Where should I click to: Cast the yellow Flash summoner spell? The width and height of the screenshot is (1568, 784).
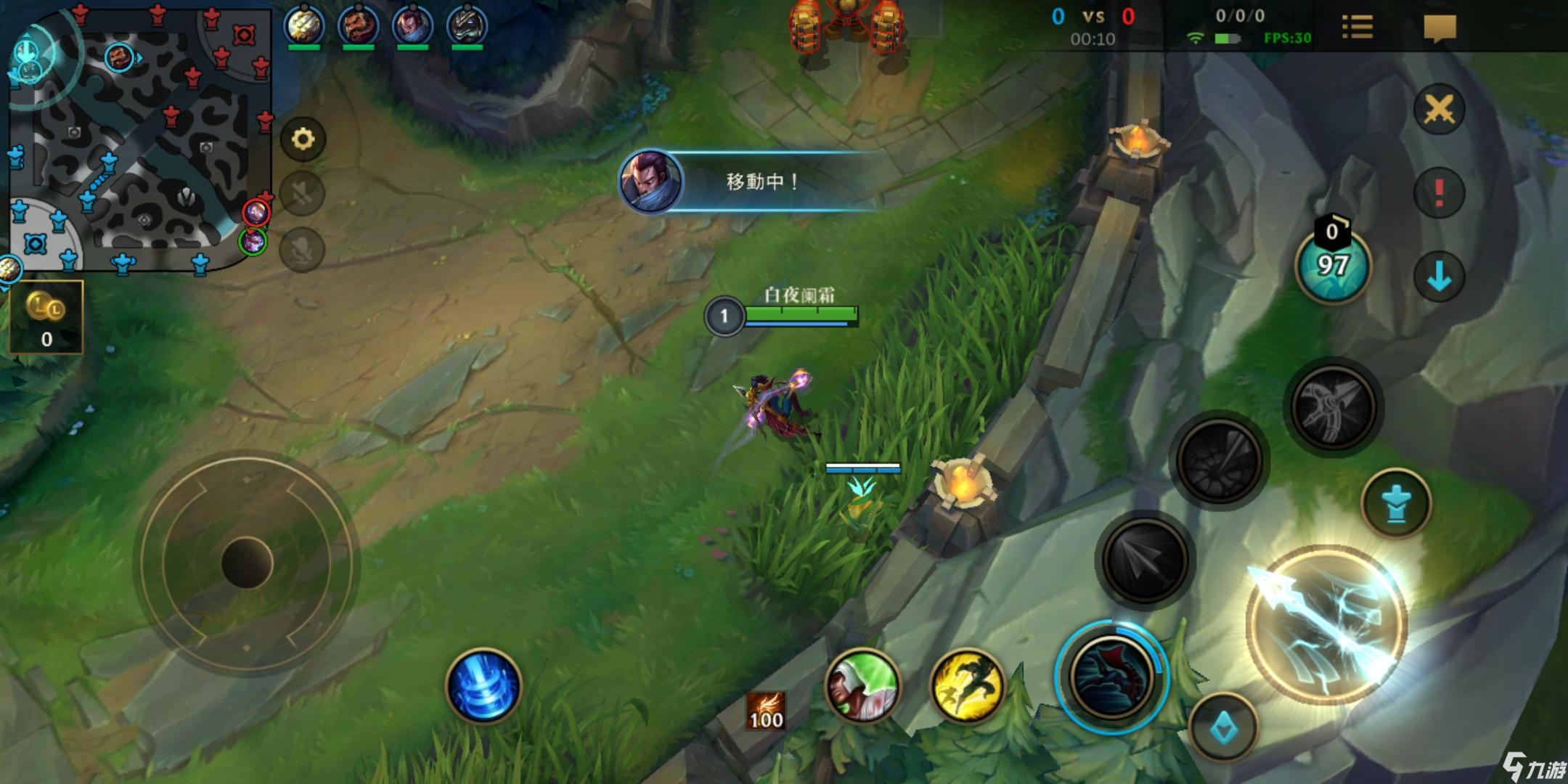966,685
